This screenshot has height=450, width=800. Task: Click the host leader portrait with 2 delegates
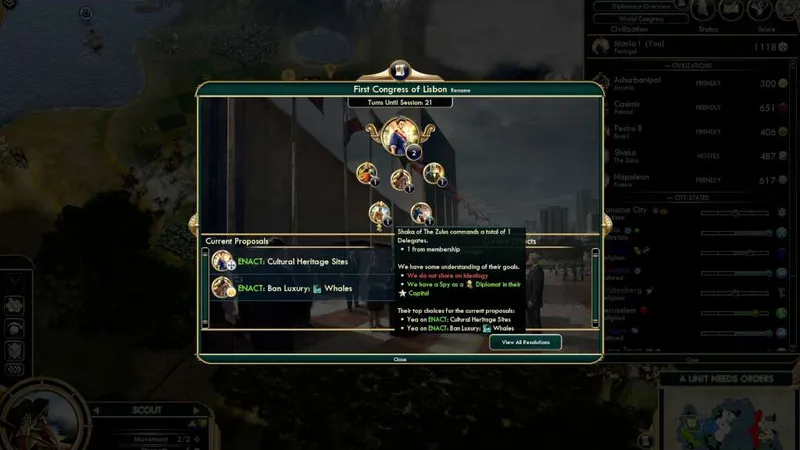click(x=400, y=136)
